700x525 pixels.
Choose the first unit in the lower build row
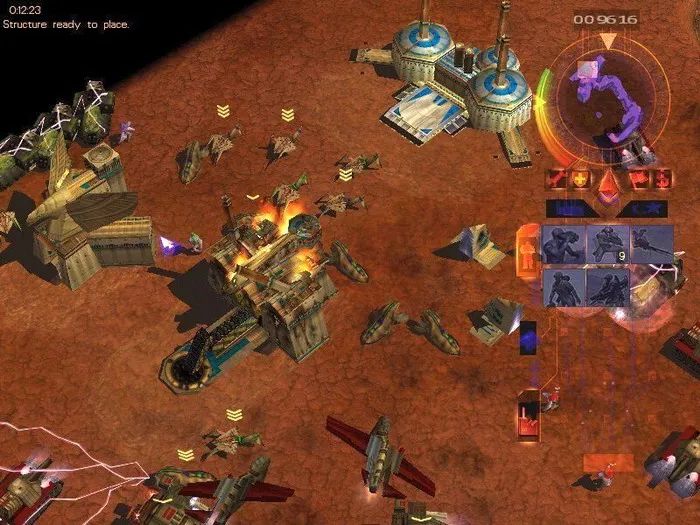click(565, 286)
